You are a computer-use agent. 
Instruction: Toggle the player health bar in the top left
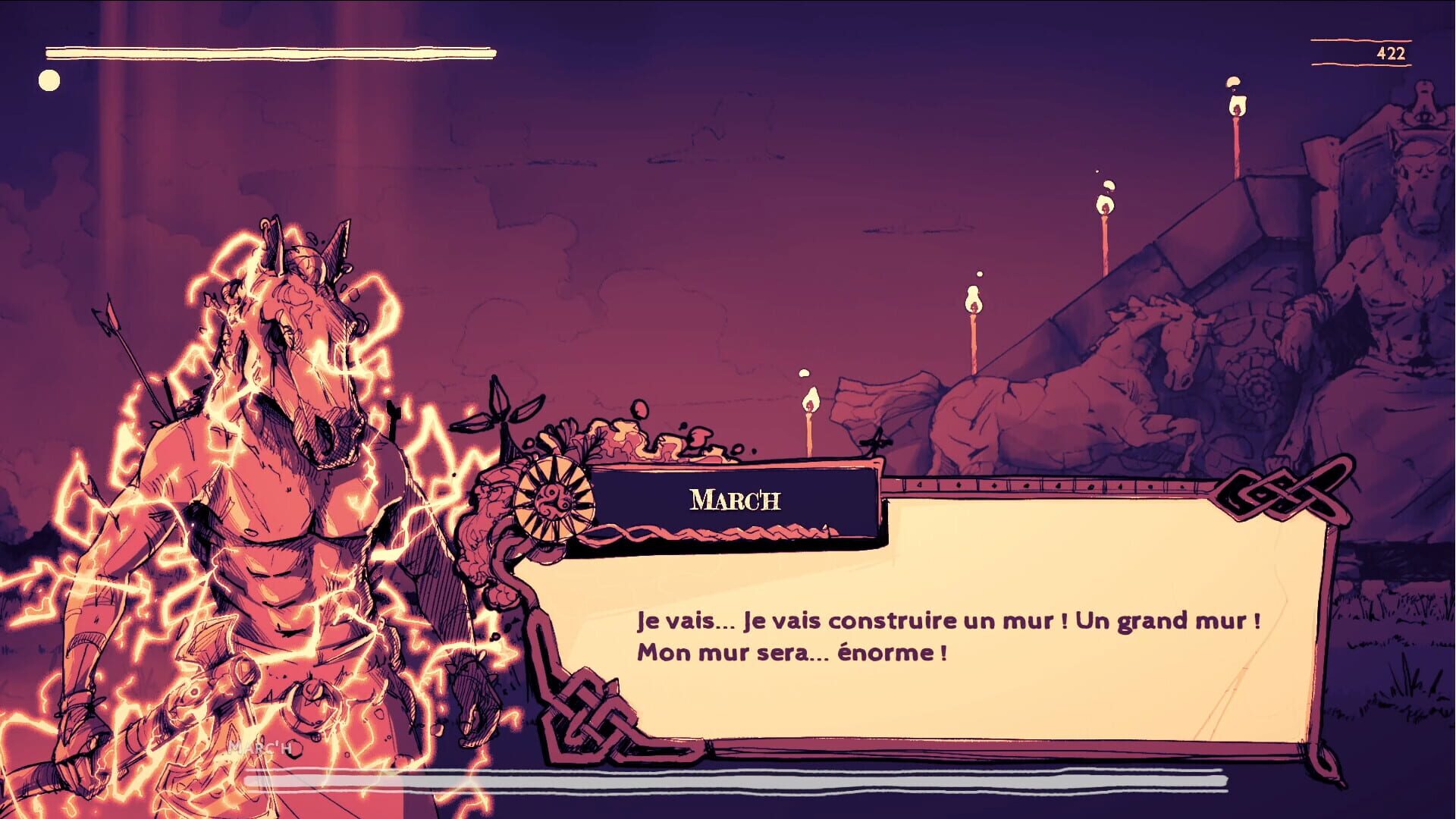269,52
